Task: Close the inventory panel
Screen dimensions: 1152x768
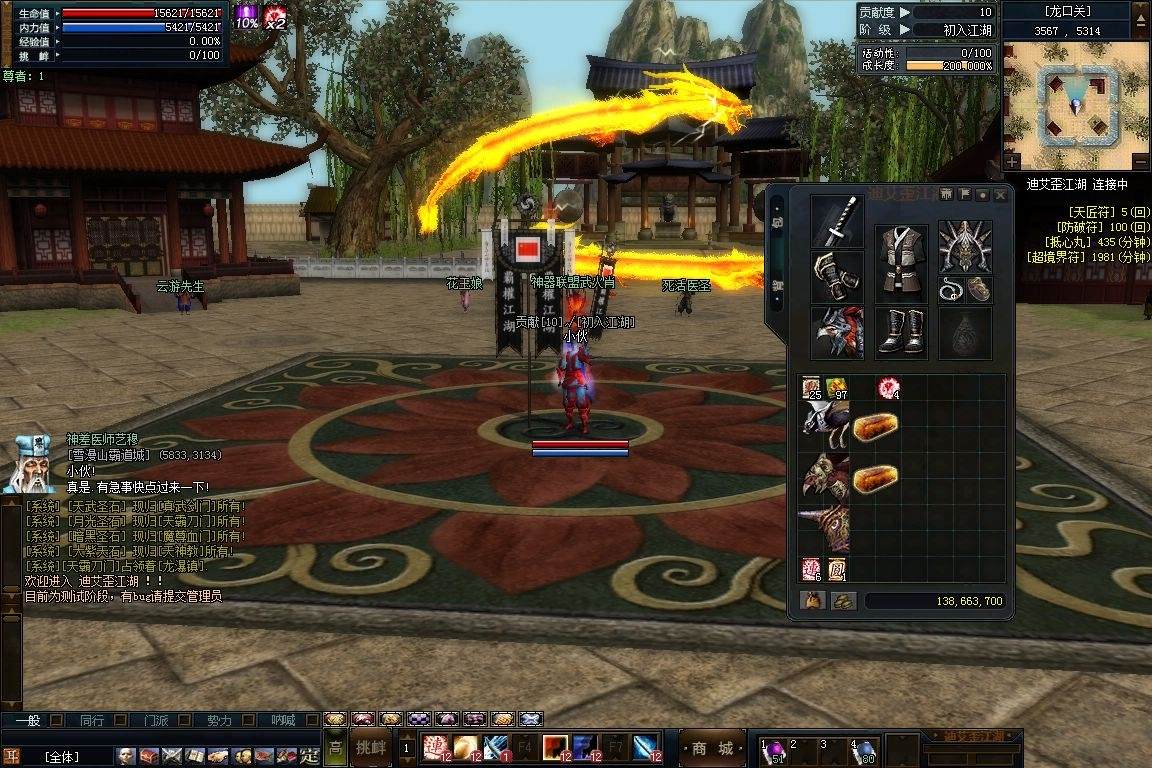Action: point(999,195)
